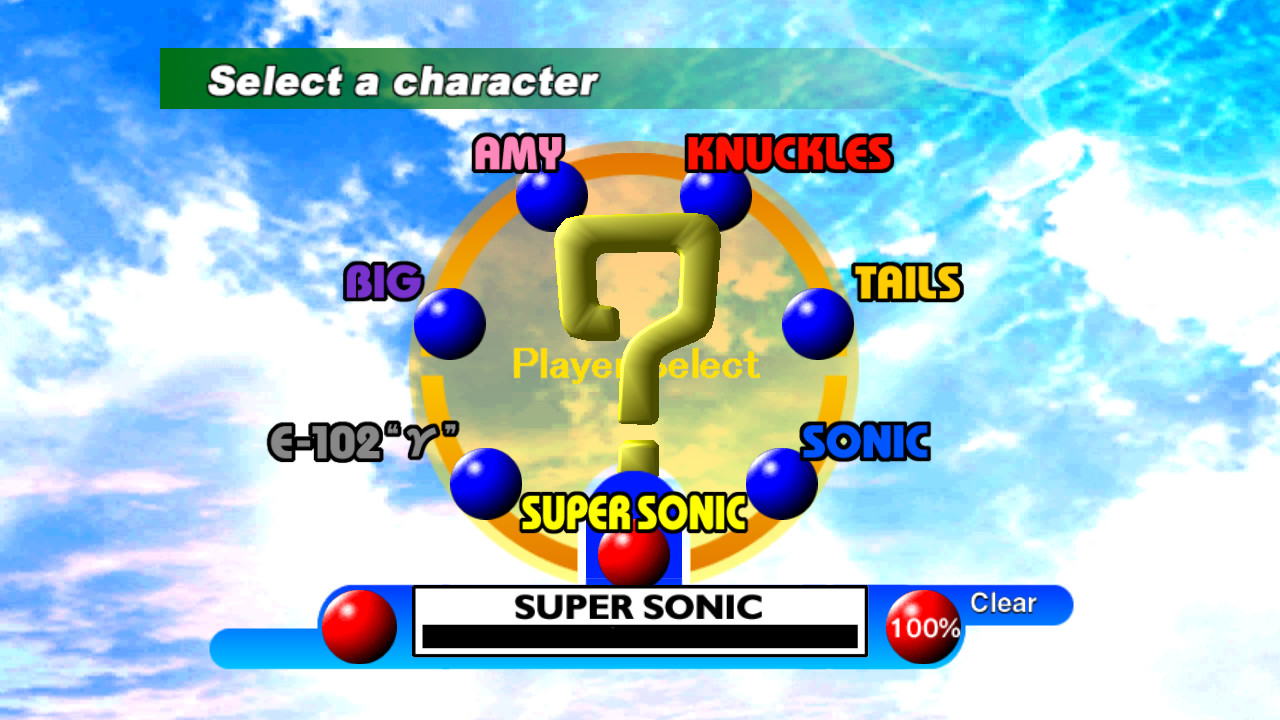The height and width of the screenshot is (720, 1280).
Task: Open the AMY name label
Action: click(x=516, y=154)
